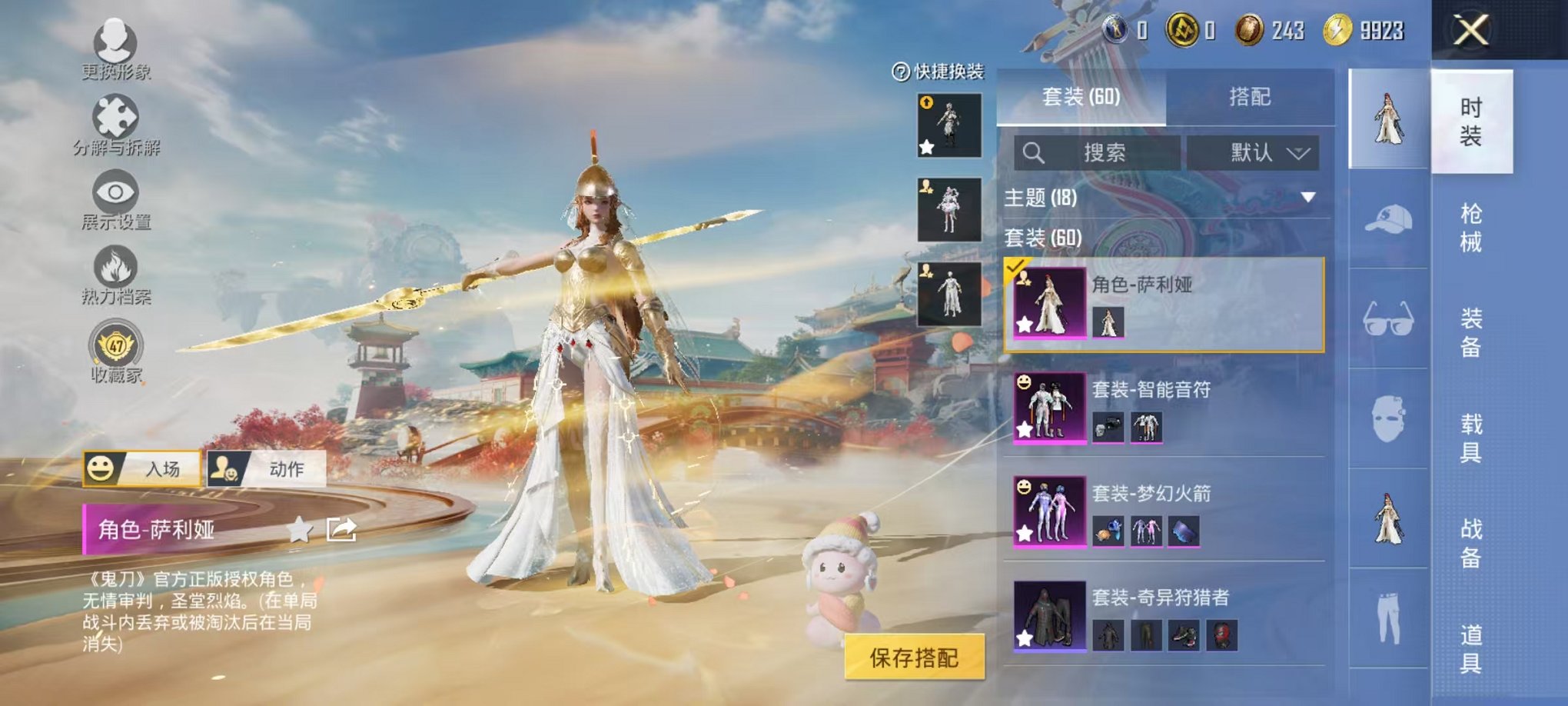Switch to the 搭配 tab
This screenshot has height=706, width=1568.
tap(1249, 97)
